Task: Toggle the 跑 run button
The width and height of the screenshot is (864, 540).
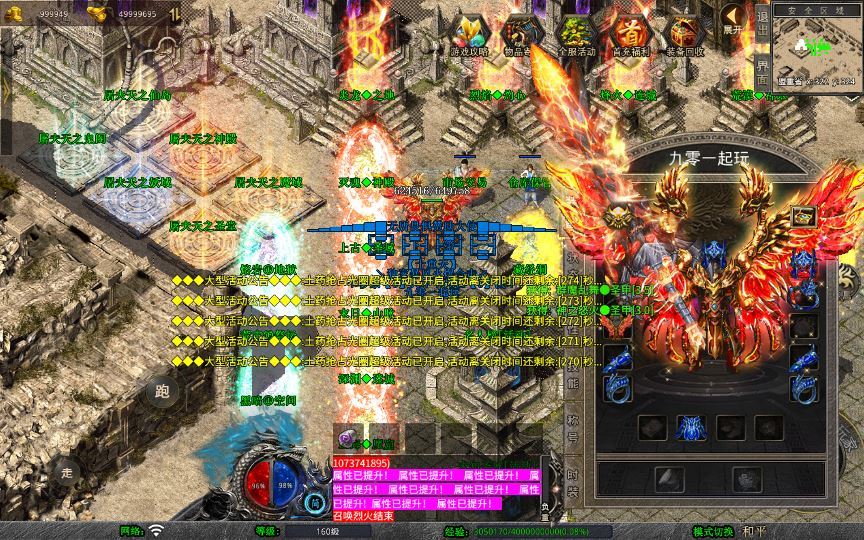Action: pyautogui.click(x=164, y=392)
